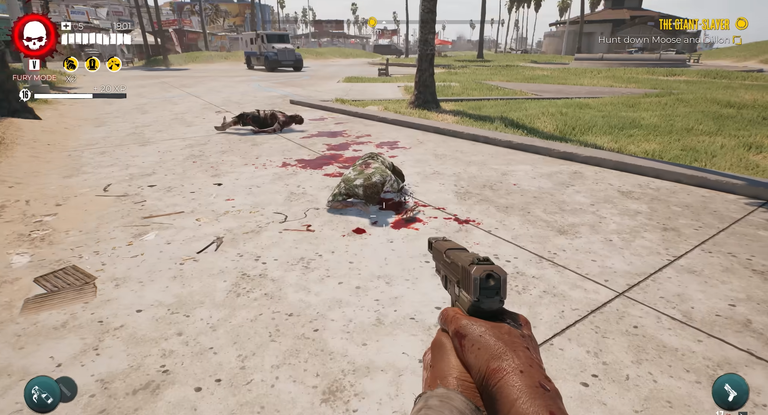Select the curveball throwable icon
This screenshot has width=768, height=415.
pyautogui.click(x=43, y=393)
